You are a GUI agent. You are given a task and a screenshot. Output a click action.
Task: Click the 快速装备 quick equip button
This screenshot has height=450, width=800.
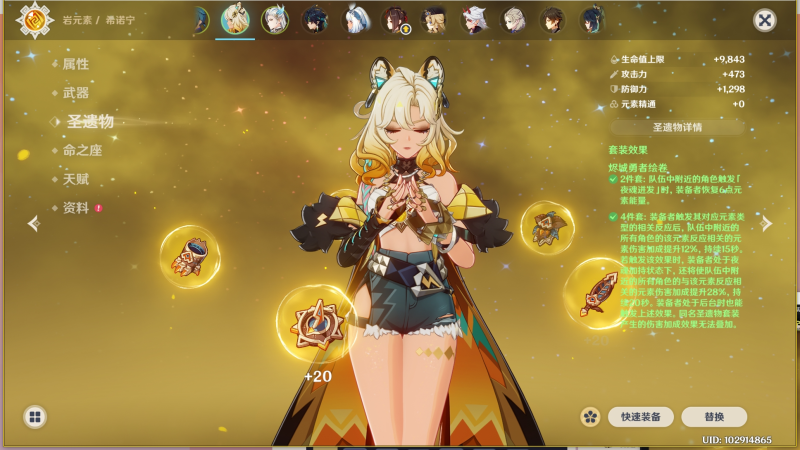[x=640, y=416]
